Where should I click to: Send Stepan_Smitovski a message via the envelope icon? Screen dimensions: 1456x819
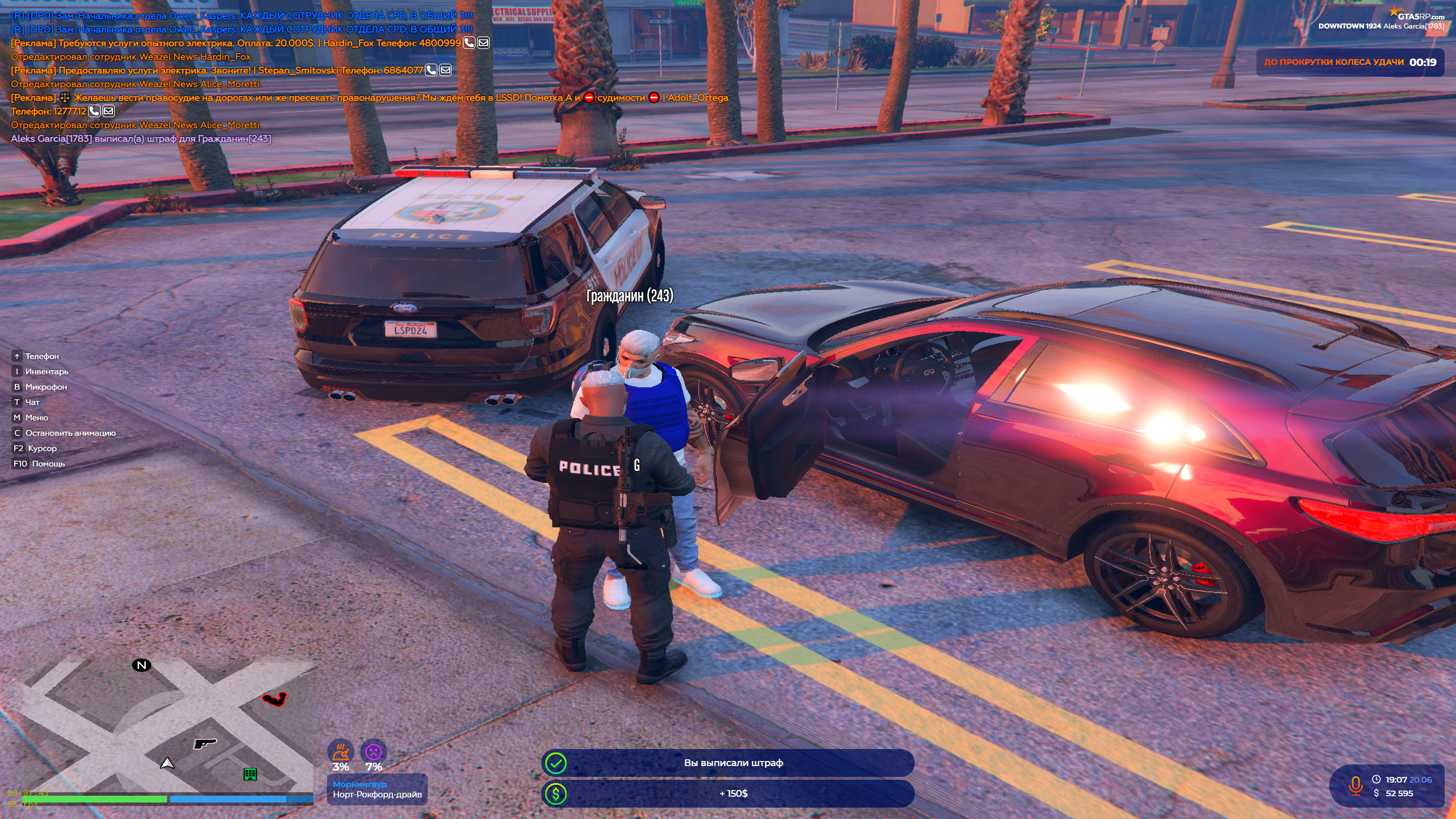click(x=446, y=70)
